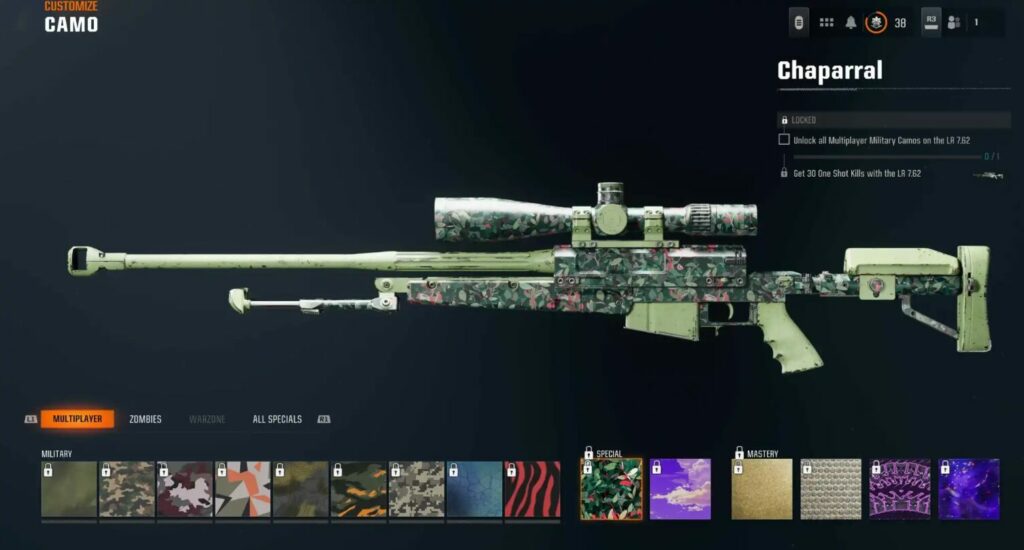This screenshot has width=1024, height=550.
Task: Click the player rank emblem
Action: click(x=876, y=22)
